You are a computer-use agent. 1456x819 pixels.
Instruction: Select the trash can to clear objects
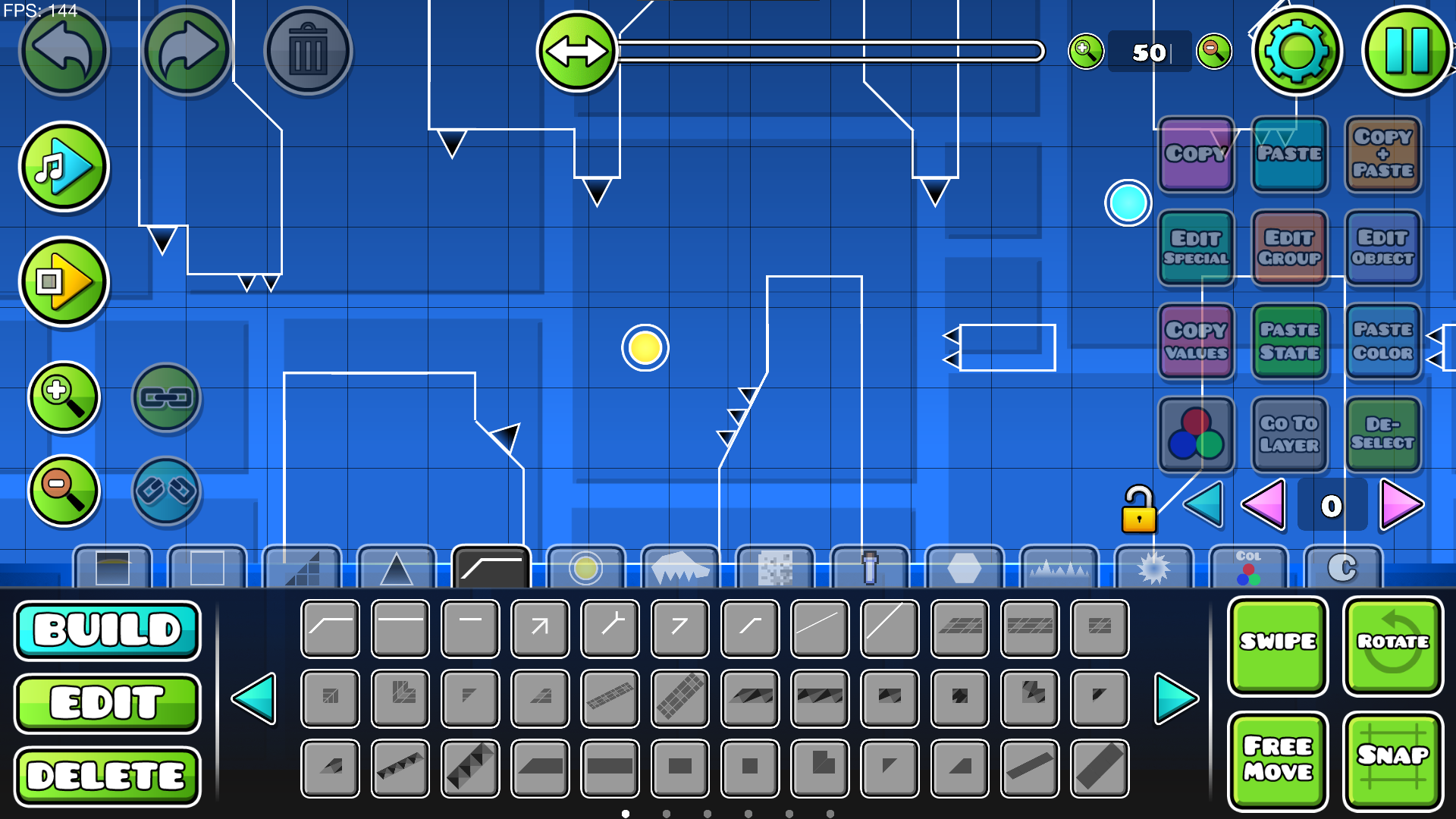click(x=307, y=50)
